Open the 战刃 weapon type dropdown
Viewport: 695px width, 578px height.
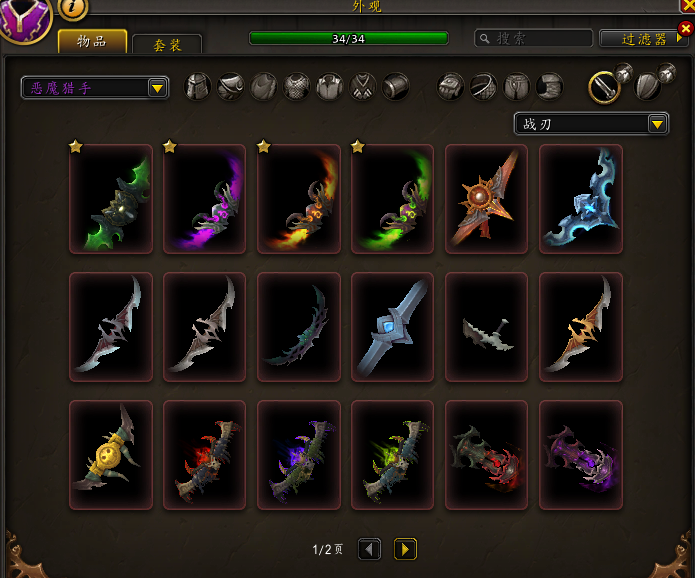590,124
